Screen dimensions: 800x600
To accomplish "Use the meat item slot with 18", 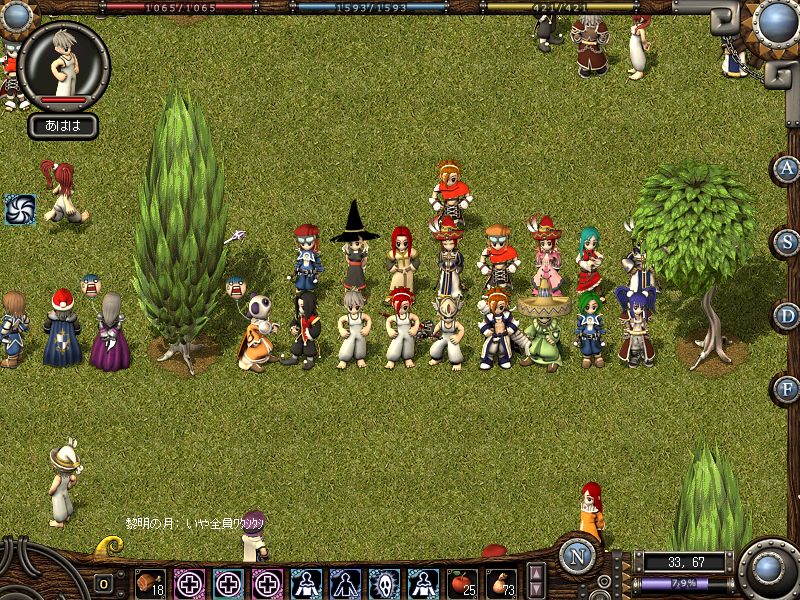I will [x=150, y=582].
